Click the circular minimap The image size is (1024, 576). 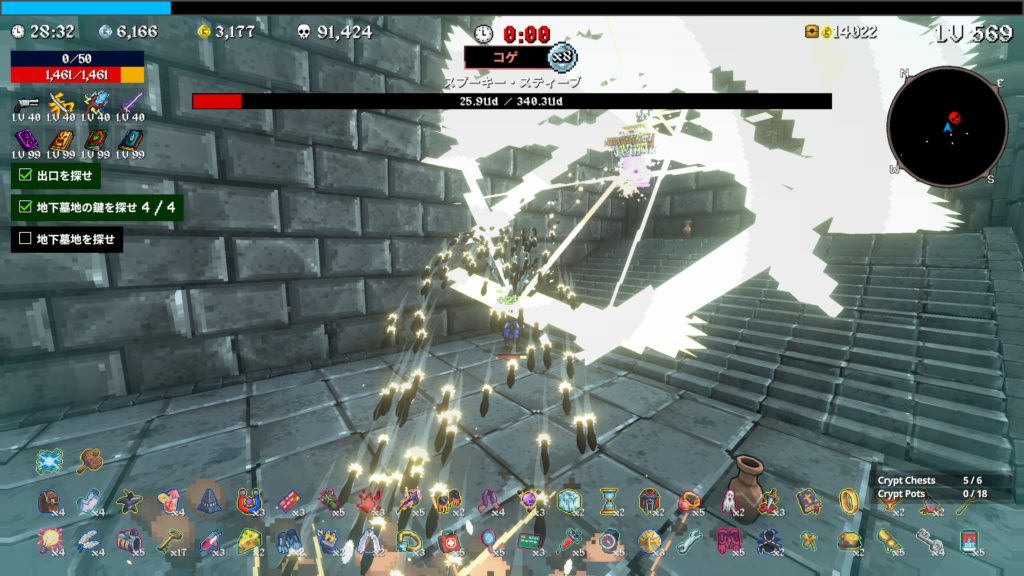click(946, 127)
